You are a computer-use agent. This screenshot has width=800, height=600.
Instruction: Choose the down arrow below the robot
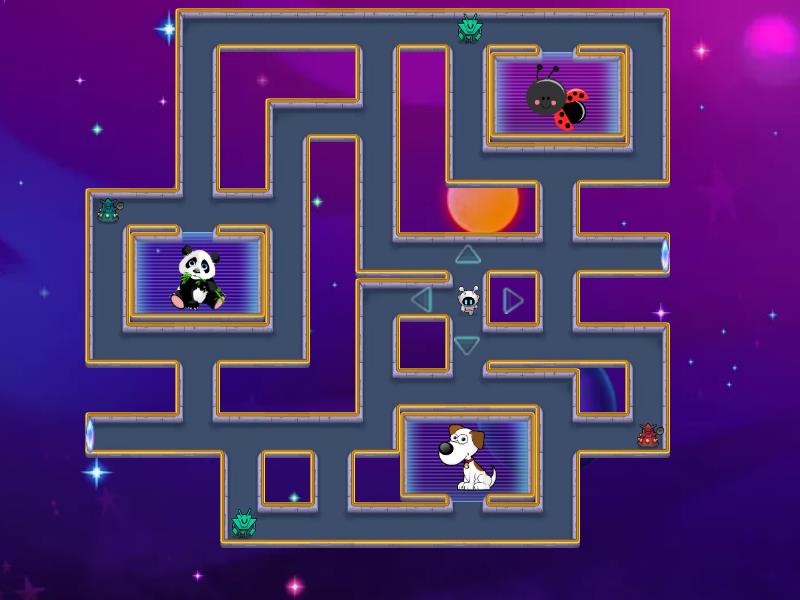pos(467,345)
